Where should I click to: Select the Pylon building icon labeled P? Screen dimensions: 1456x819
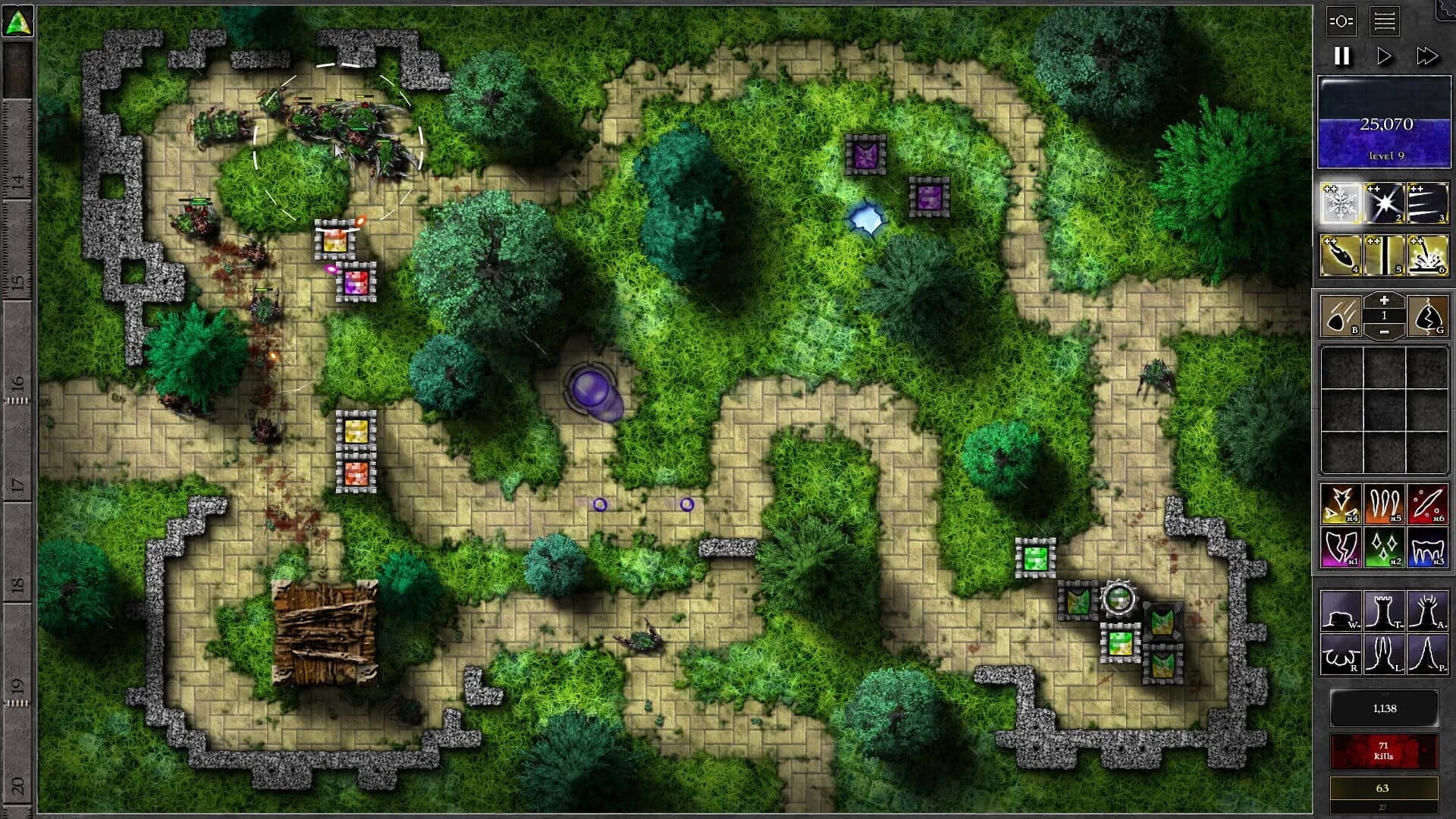(x=1427, y=654)
